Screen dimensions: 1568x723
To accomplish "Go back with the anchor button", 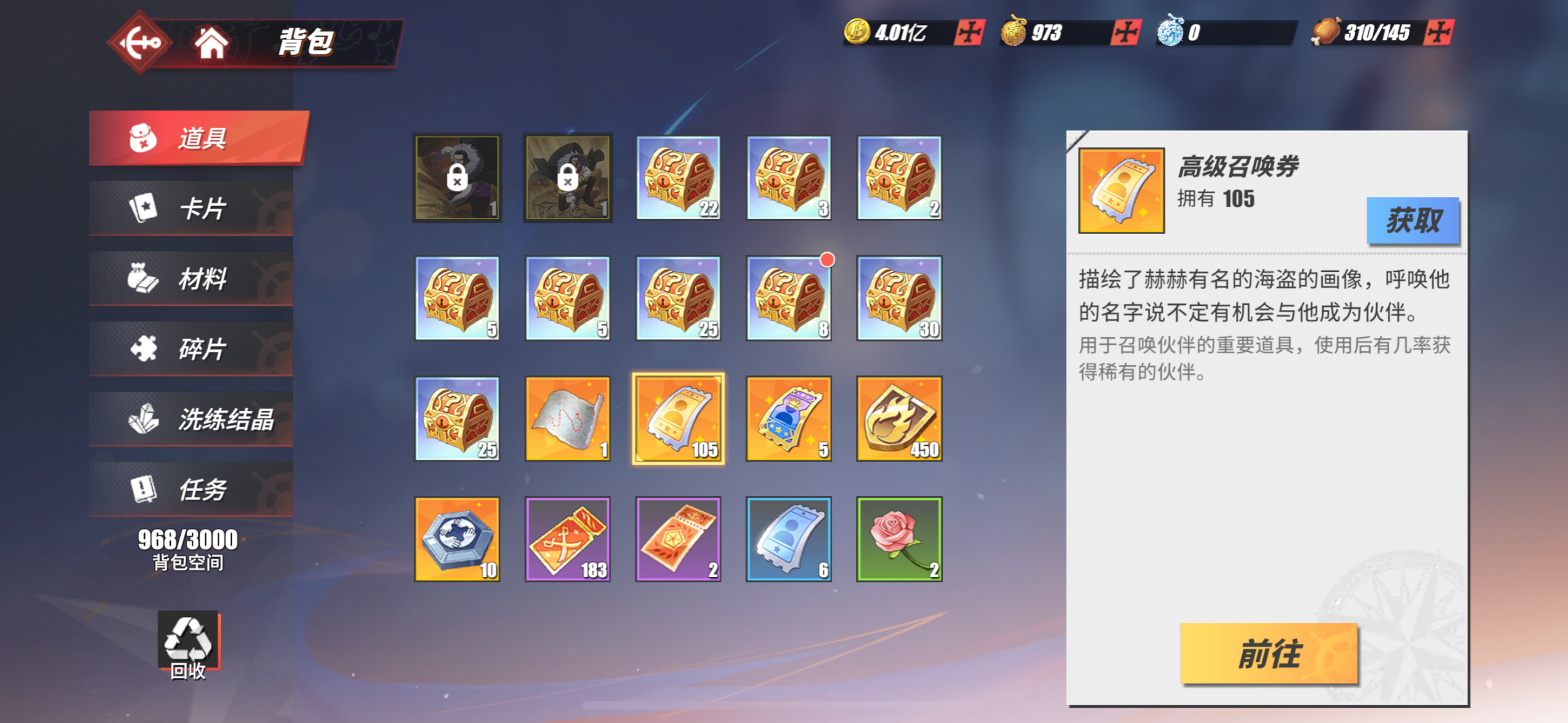I will [140, 43].
